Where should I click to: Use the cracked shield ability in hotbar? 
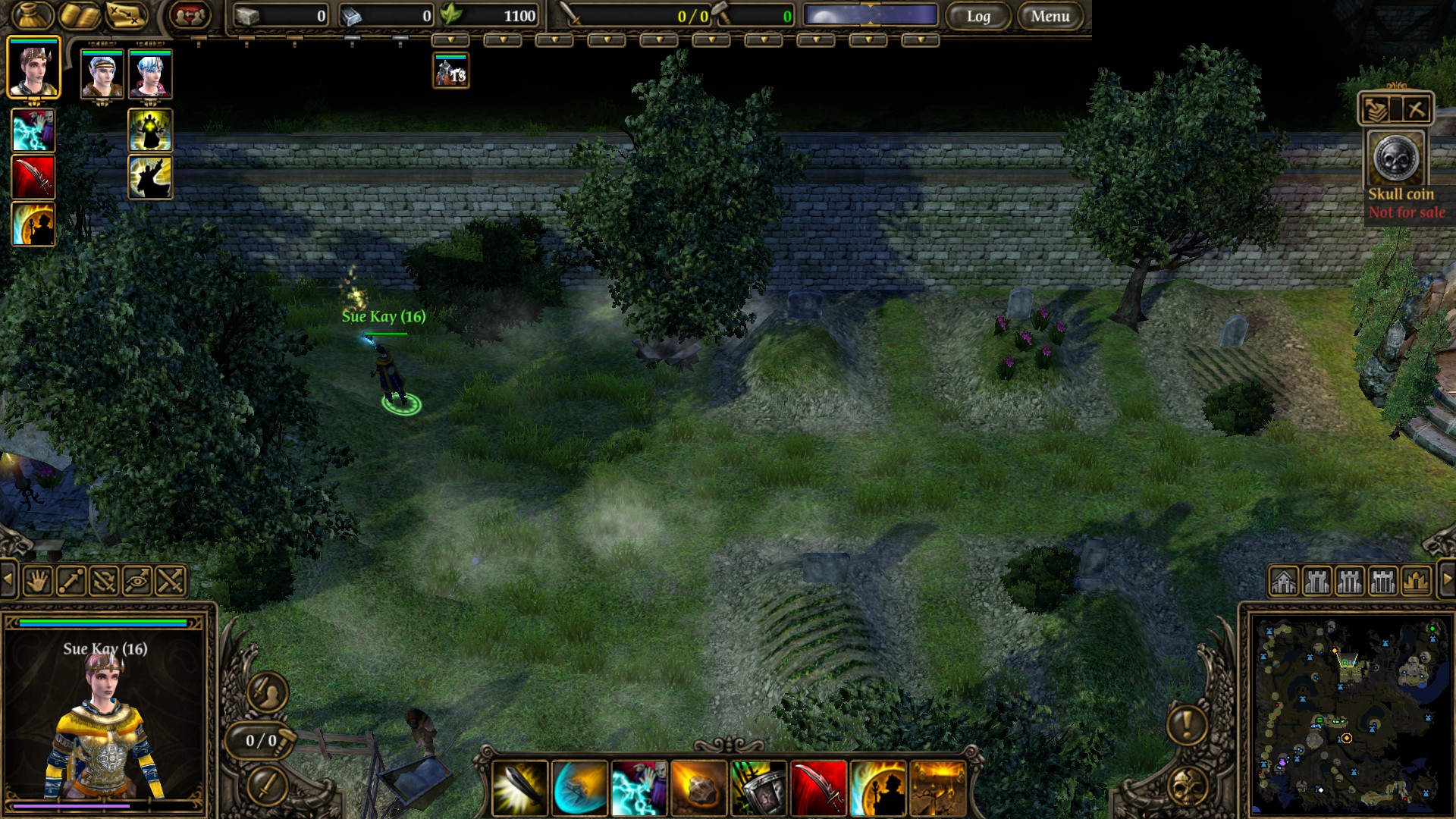click(x=758, y=788)
